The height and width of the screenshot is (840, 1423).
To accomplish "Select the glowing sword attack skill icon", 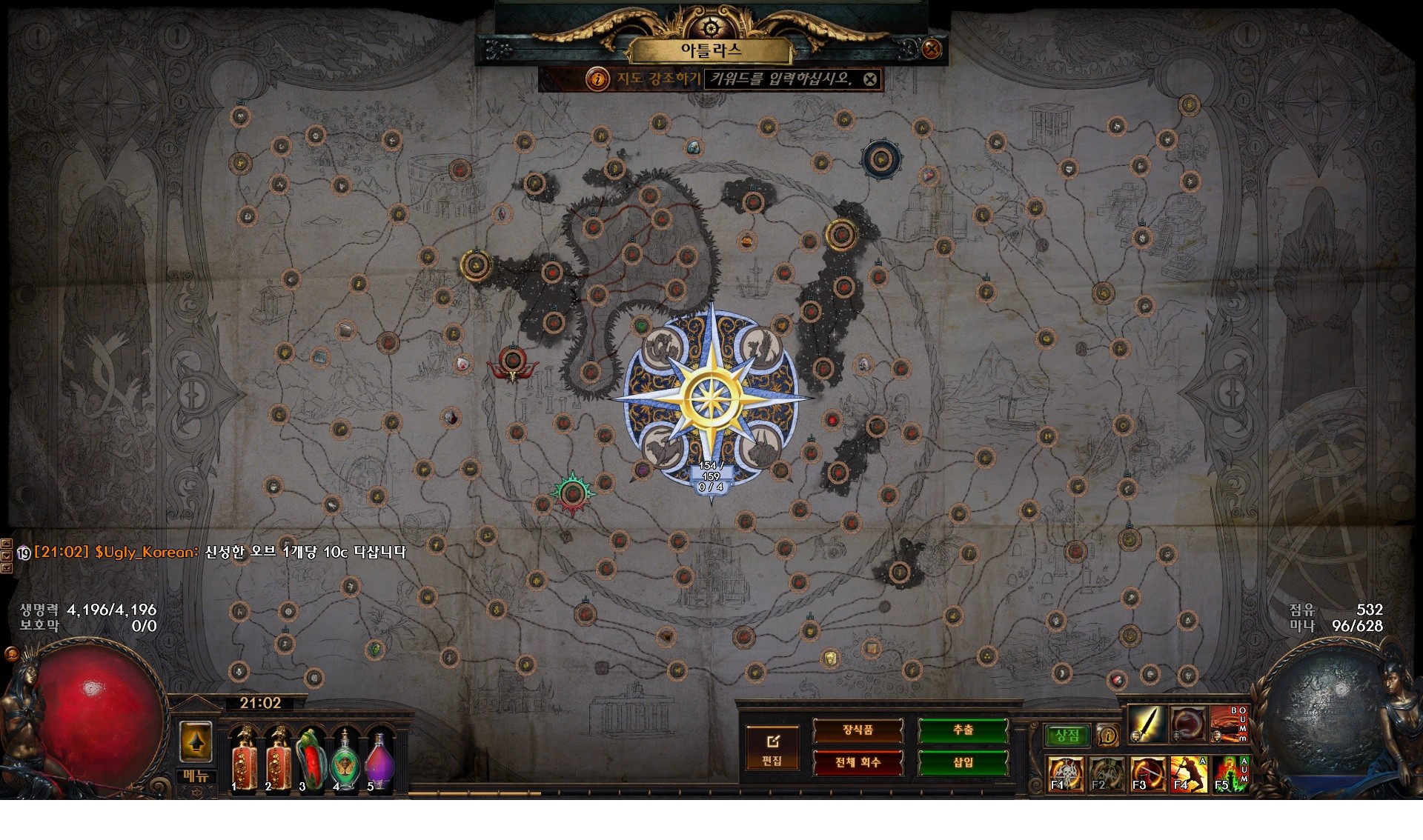I will tap(1147, 724).
